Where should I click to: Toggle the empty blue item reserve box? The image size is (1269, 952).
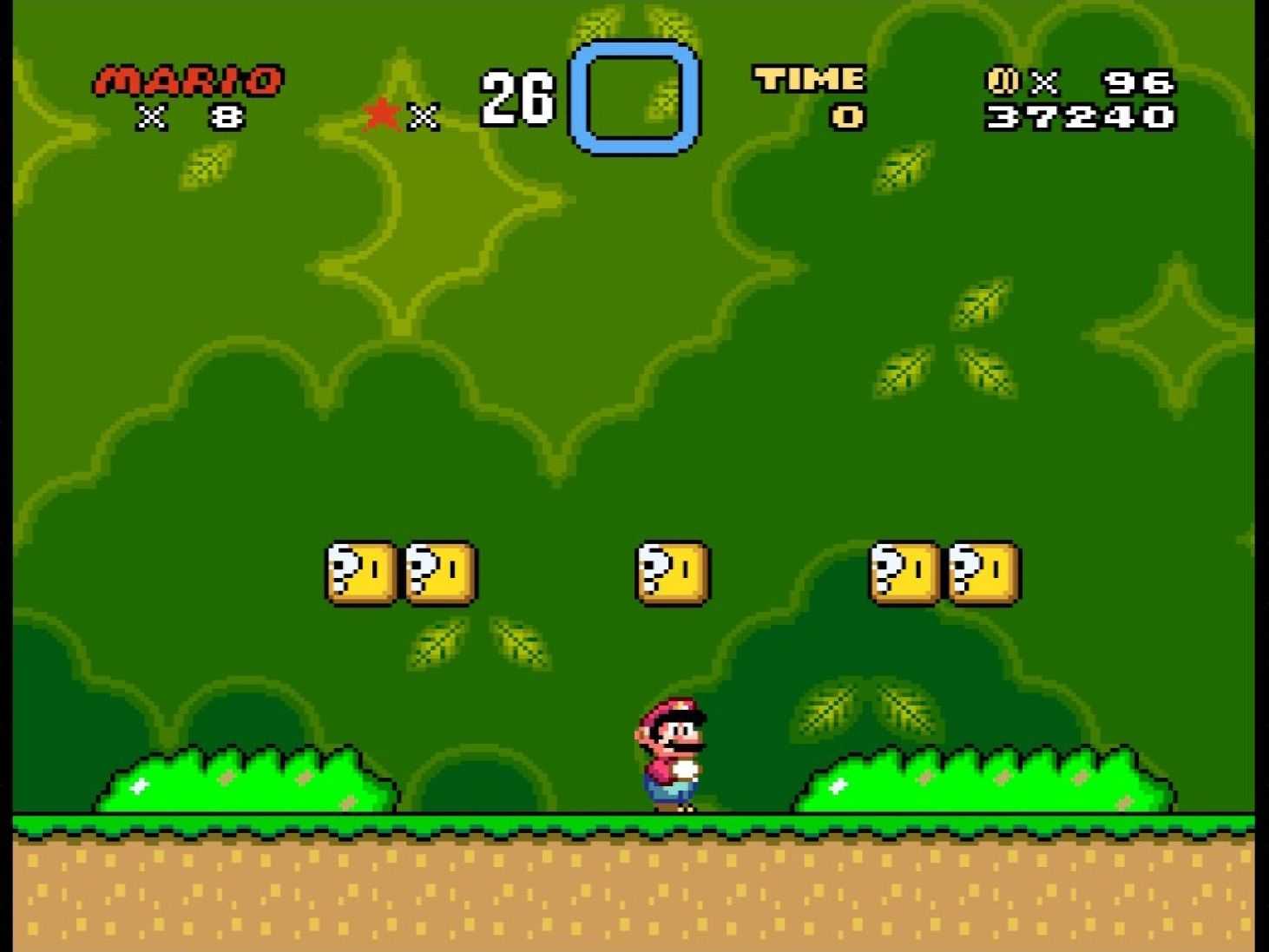point(633,95)
